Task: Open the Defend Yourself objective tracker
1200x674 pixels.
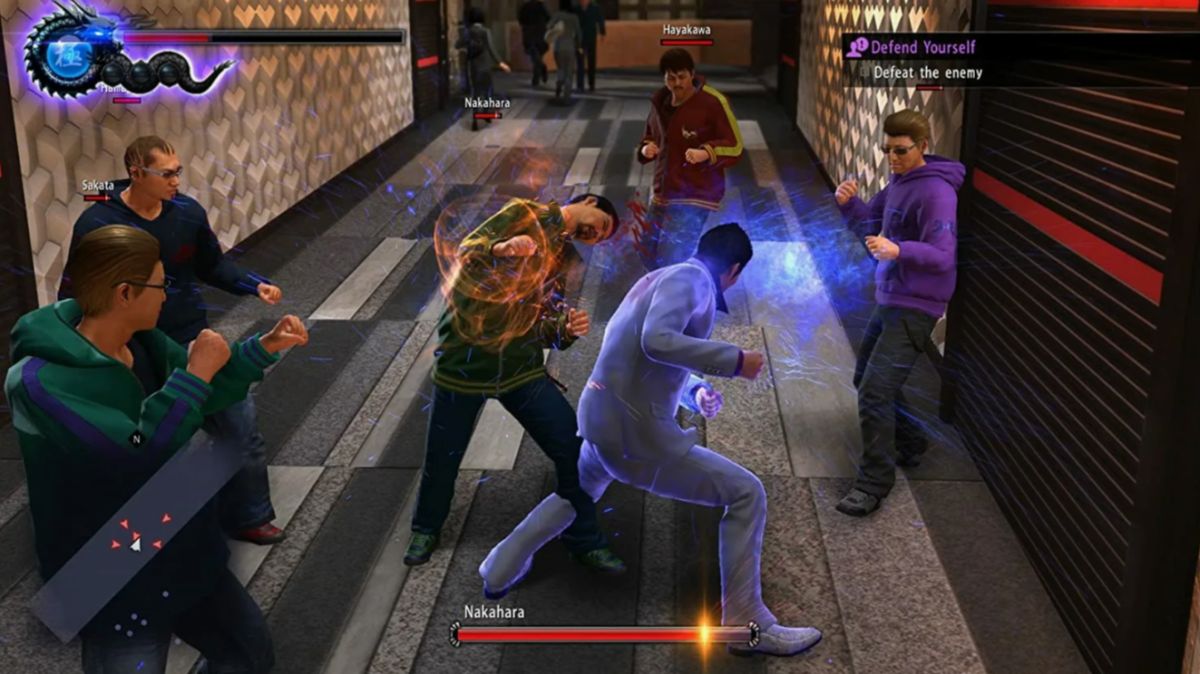Action: [x=923, y=47]
